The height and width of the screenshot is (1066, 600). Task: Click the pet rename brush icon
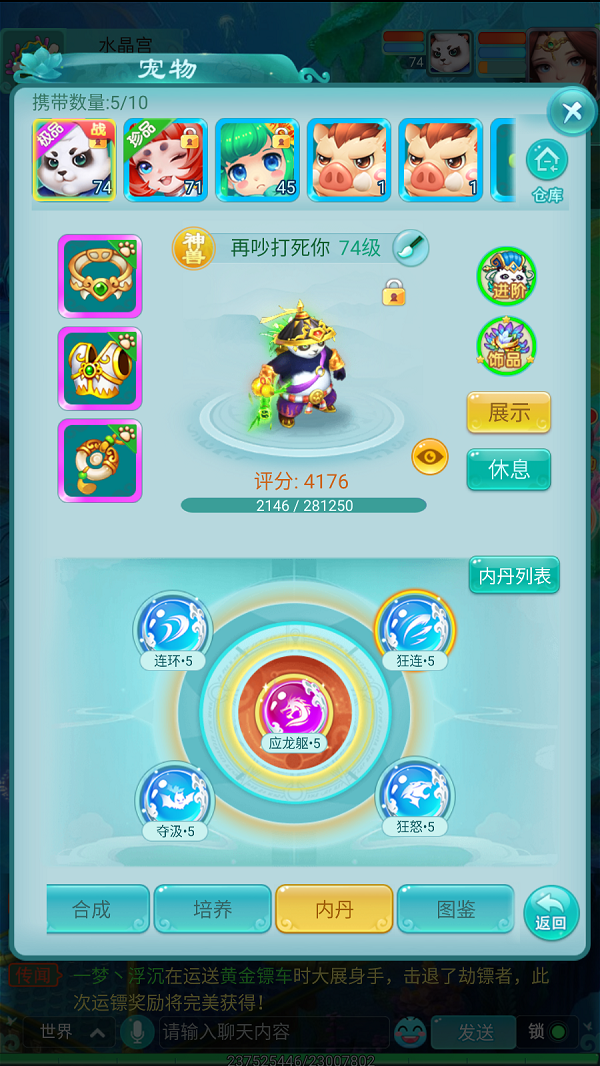click(410, 247)
